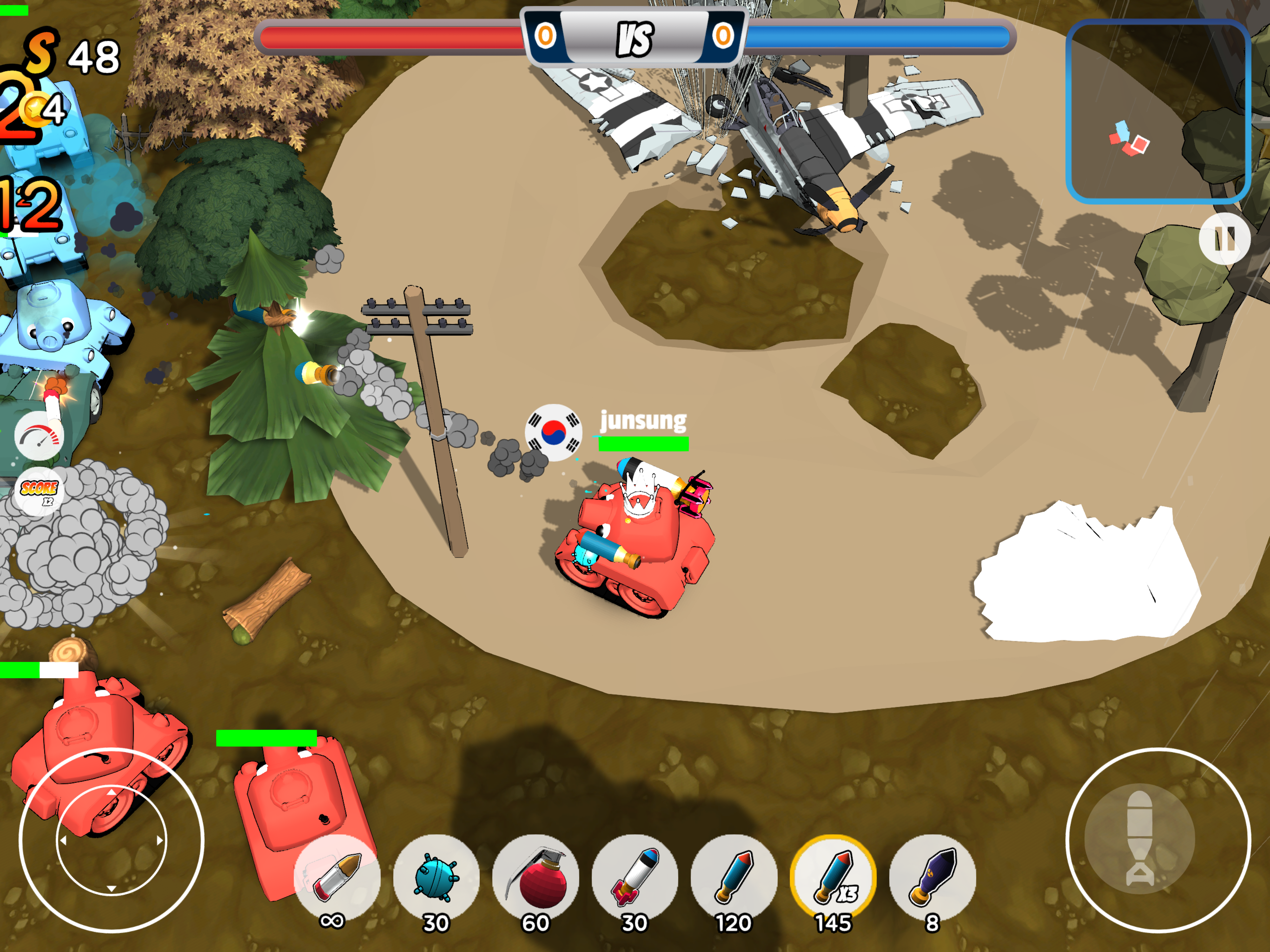The image size is (1270, 952).
Task: Switch to the blue missile with 120 ammo
Action: pyautogui.click(x=734, y=877)
